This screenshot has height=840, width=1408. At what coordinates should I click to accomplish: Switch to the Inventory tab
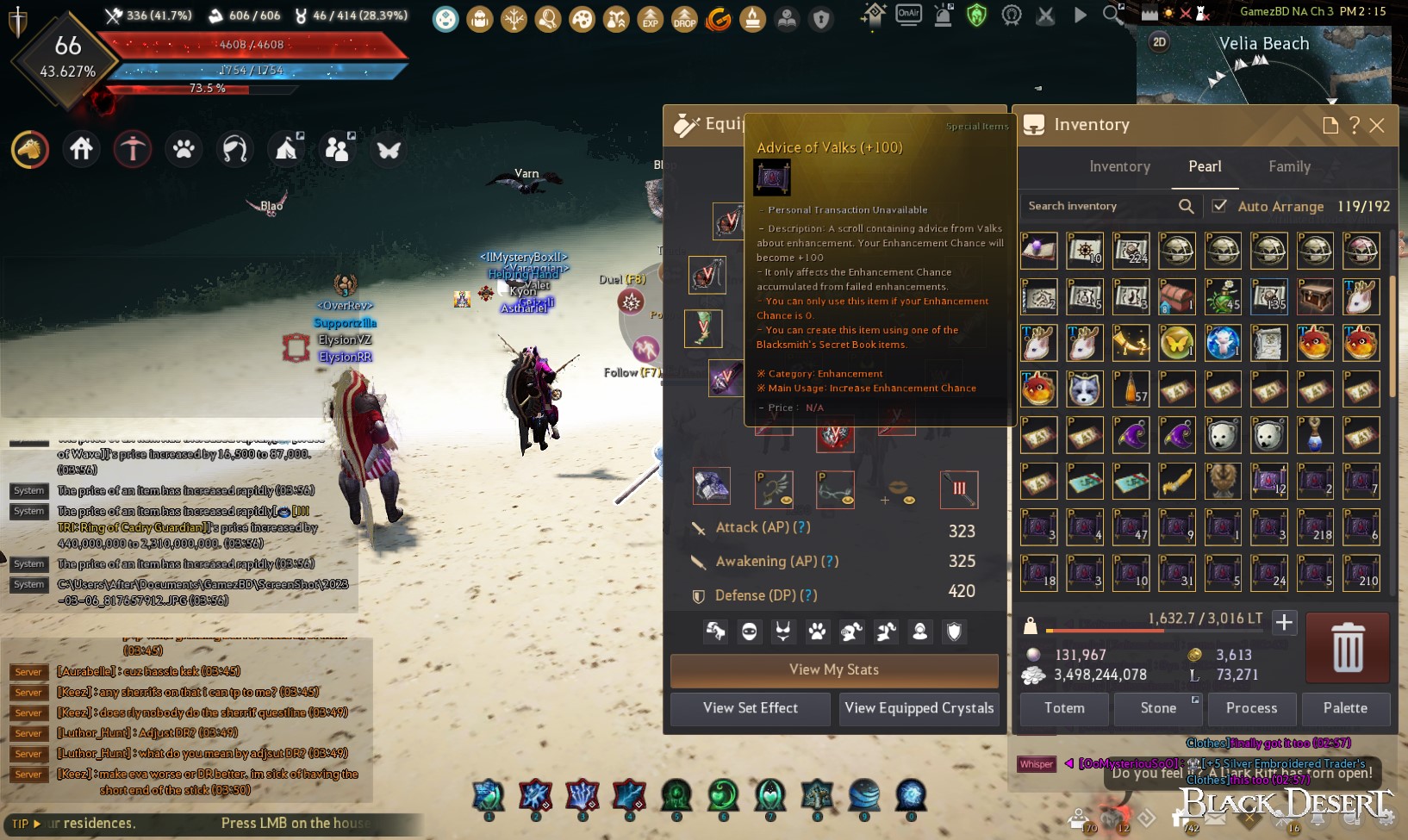click(1119, 167)
